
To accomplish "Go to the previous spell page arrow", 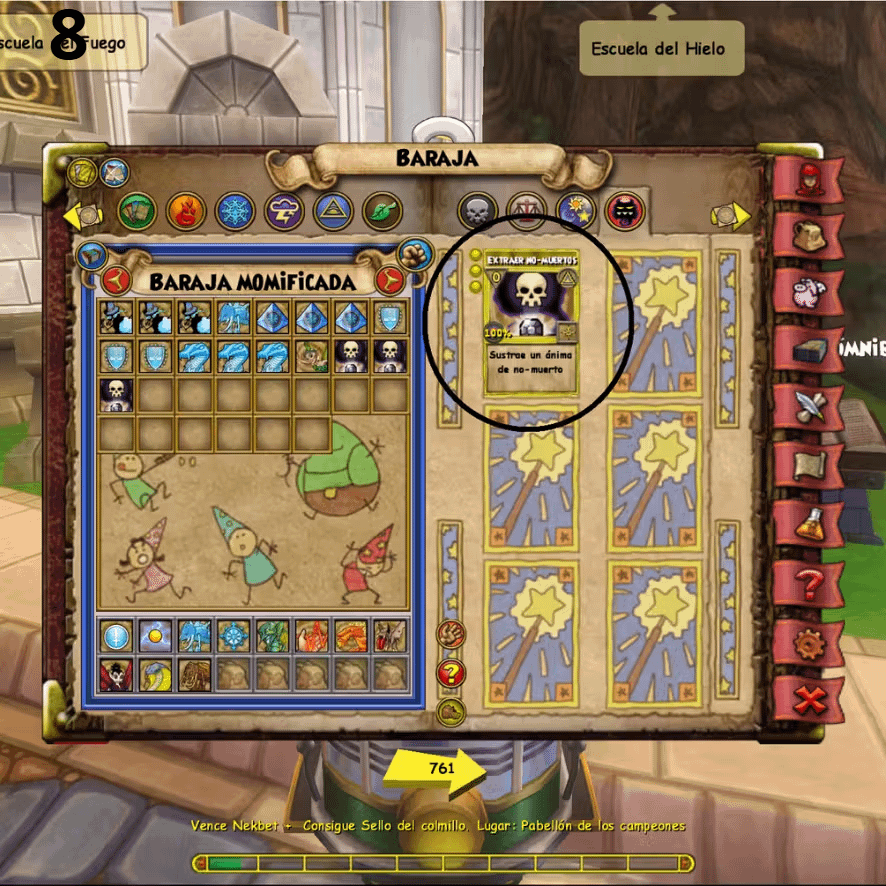I will point(81,214).
